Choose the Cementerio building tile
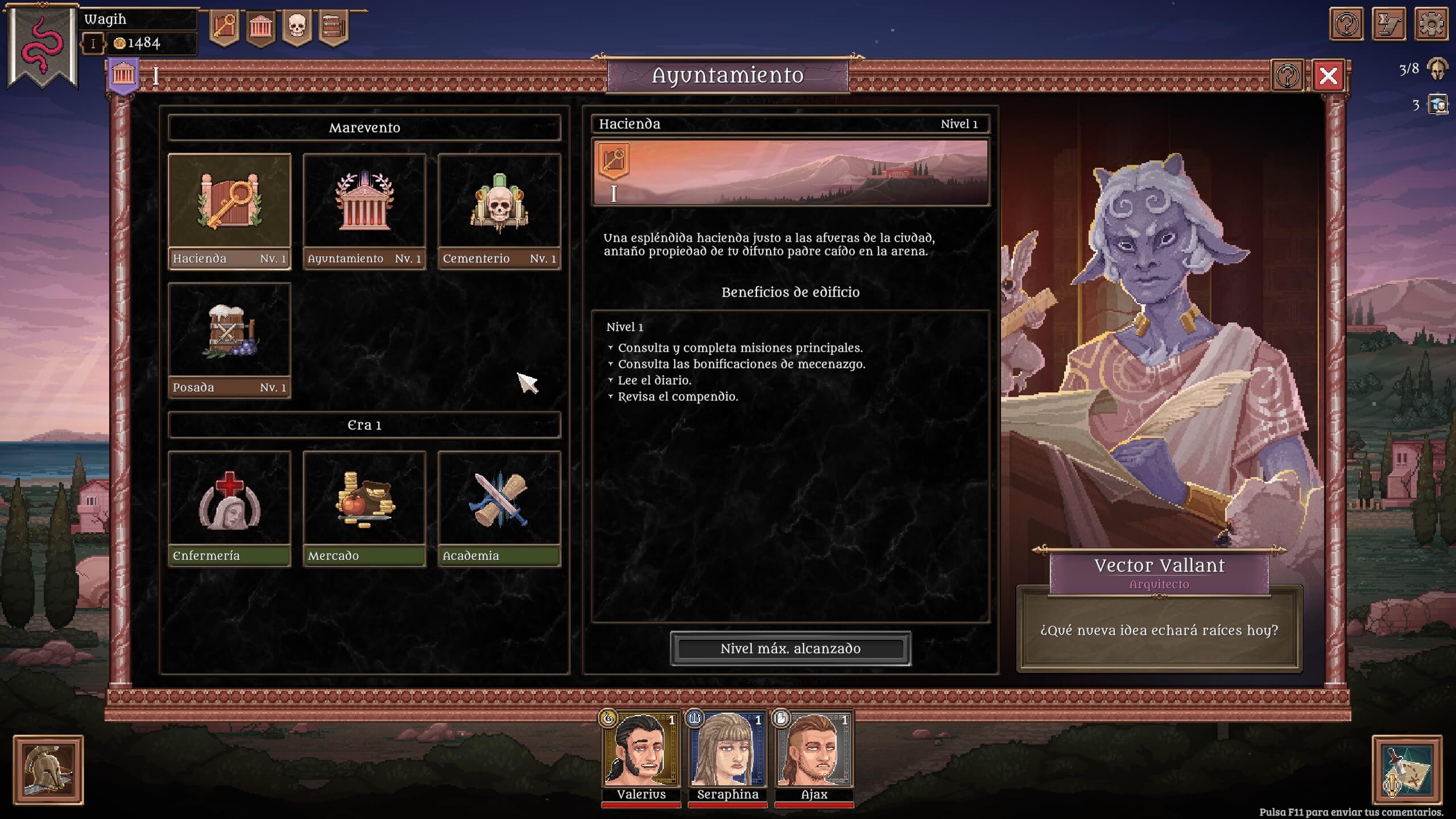Viewport: 1456px width, 819px height. [x=499, y=211]
